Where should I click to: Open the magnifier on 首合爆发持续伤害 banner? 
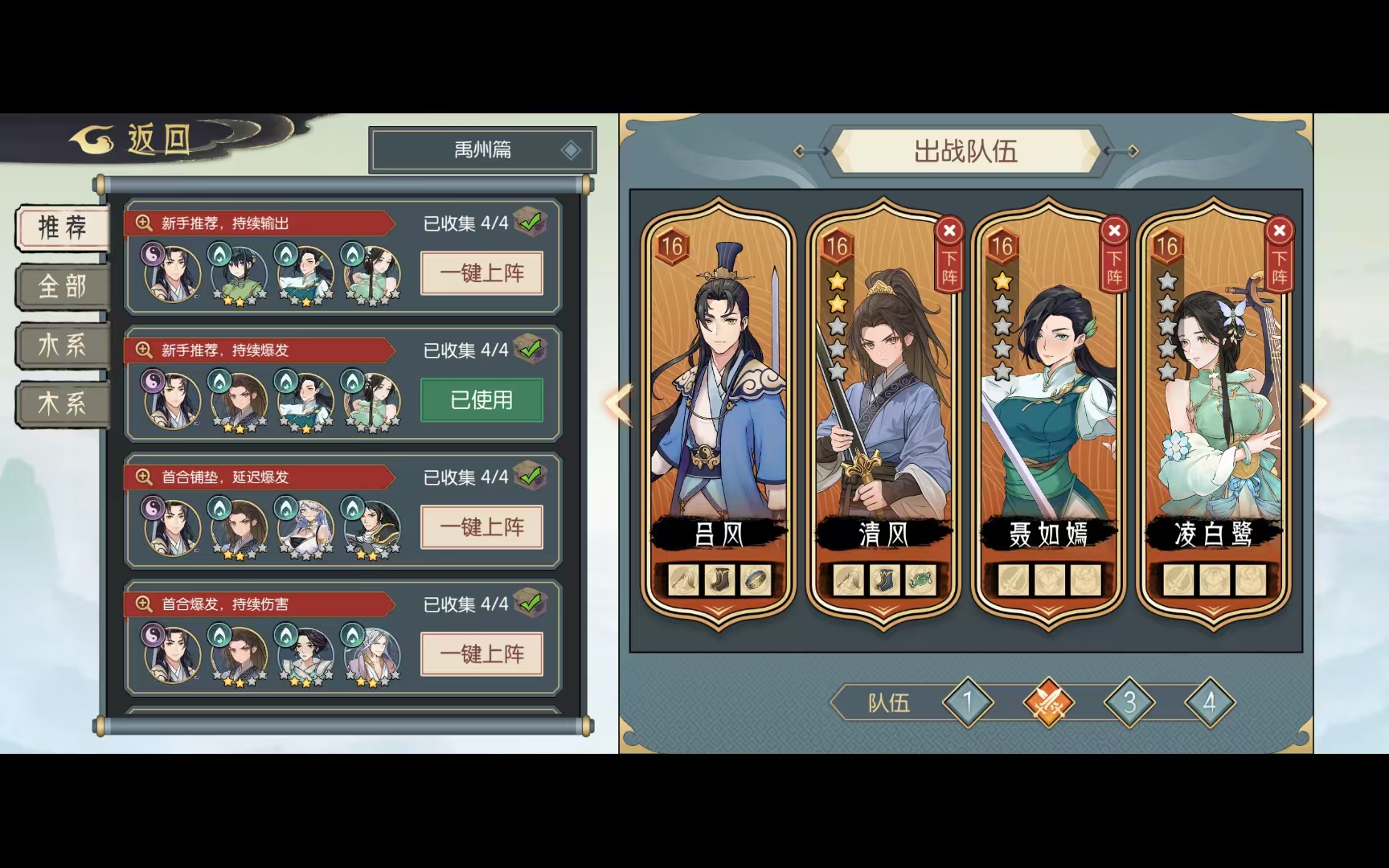pyautogui.click(x=143, y=604)
